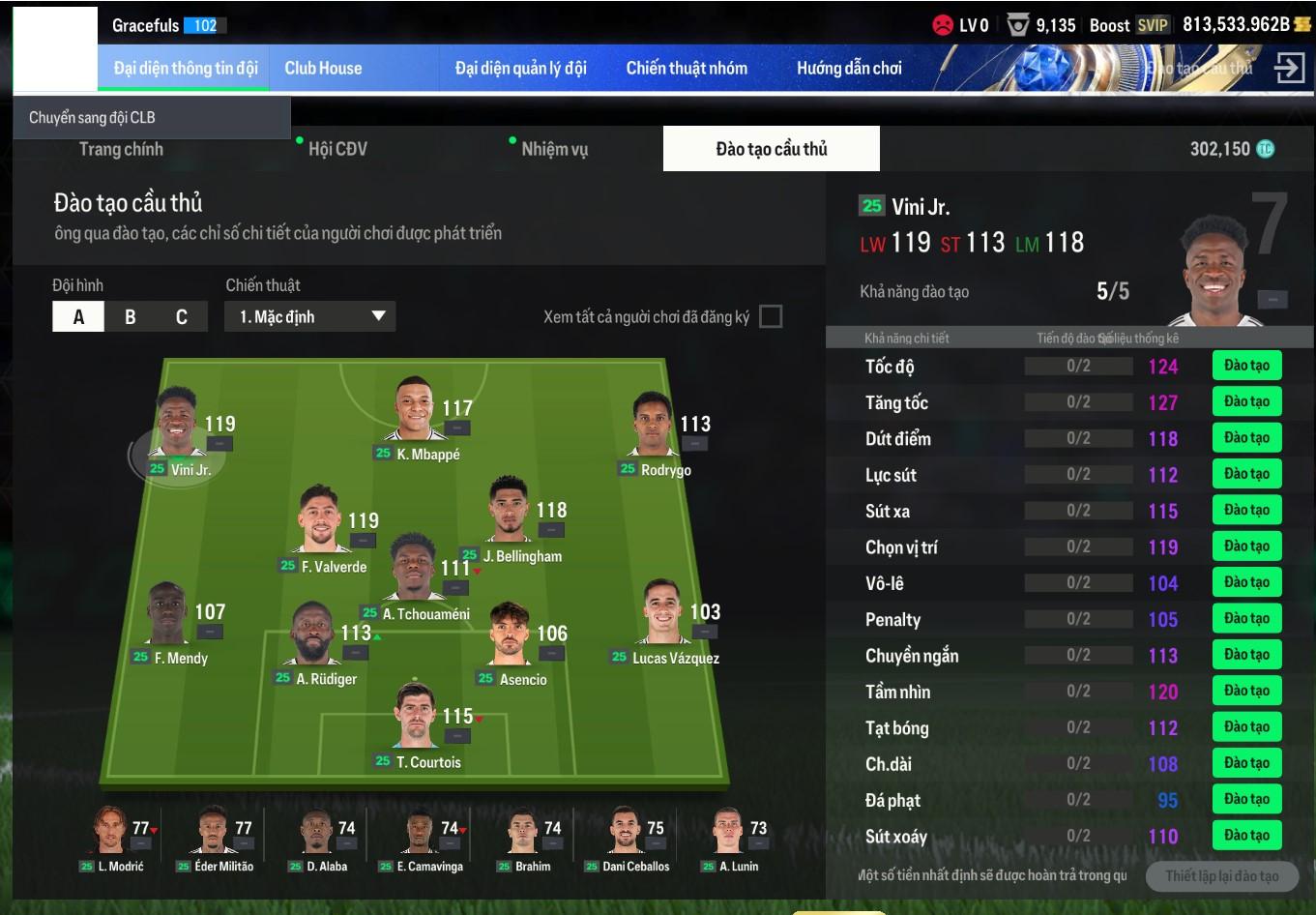
Task: Click Thiết lập lại đào tạo button
Action: tap(1221, 876)
